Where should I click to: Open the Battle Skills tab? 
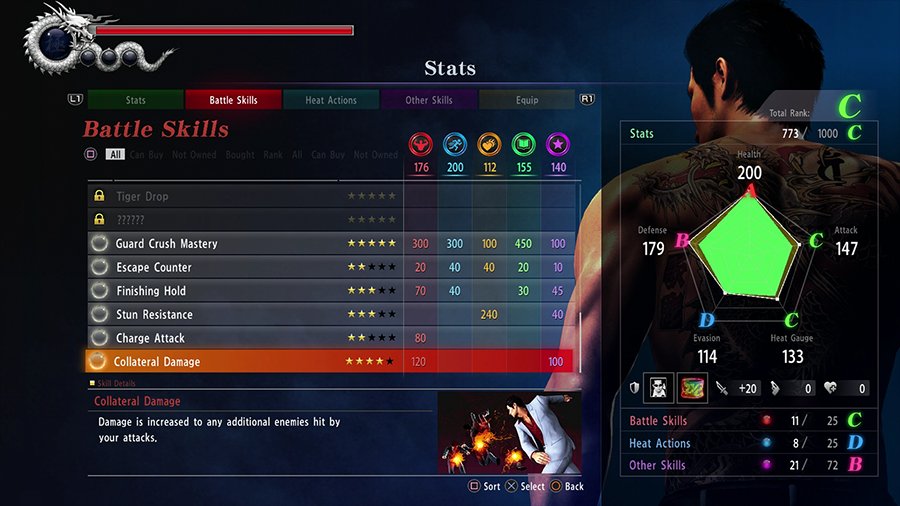coord(233,100)
